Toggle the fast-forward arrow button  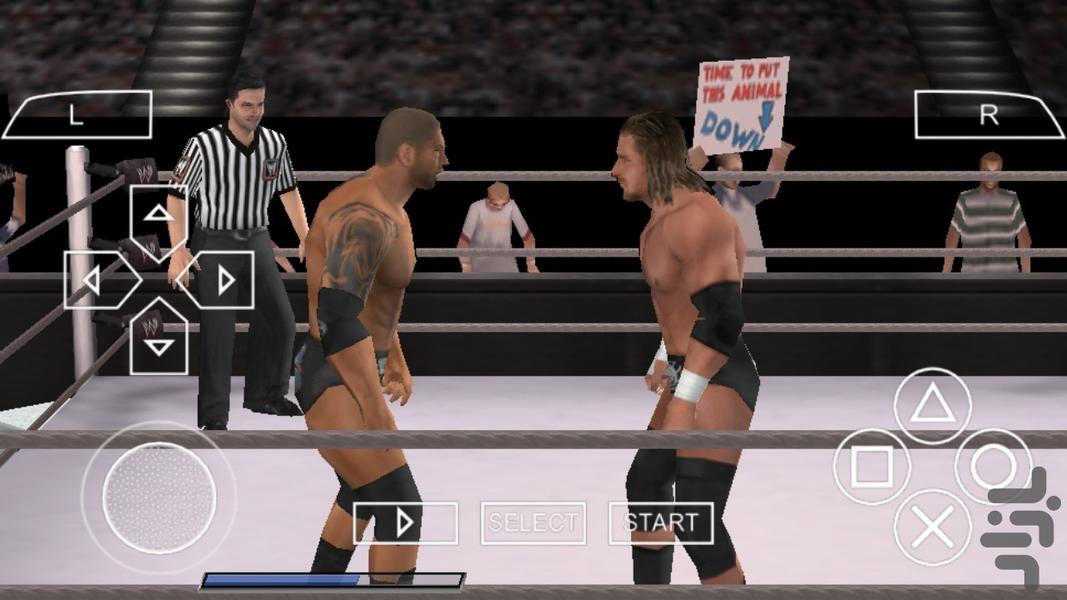tap(405, 523)
